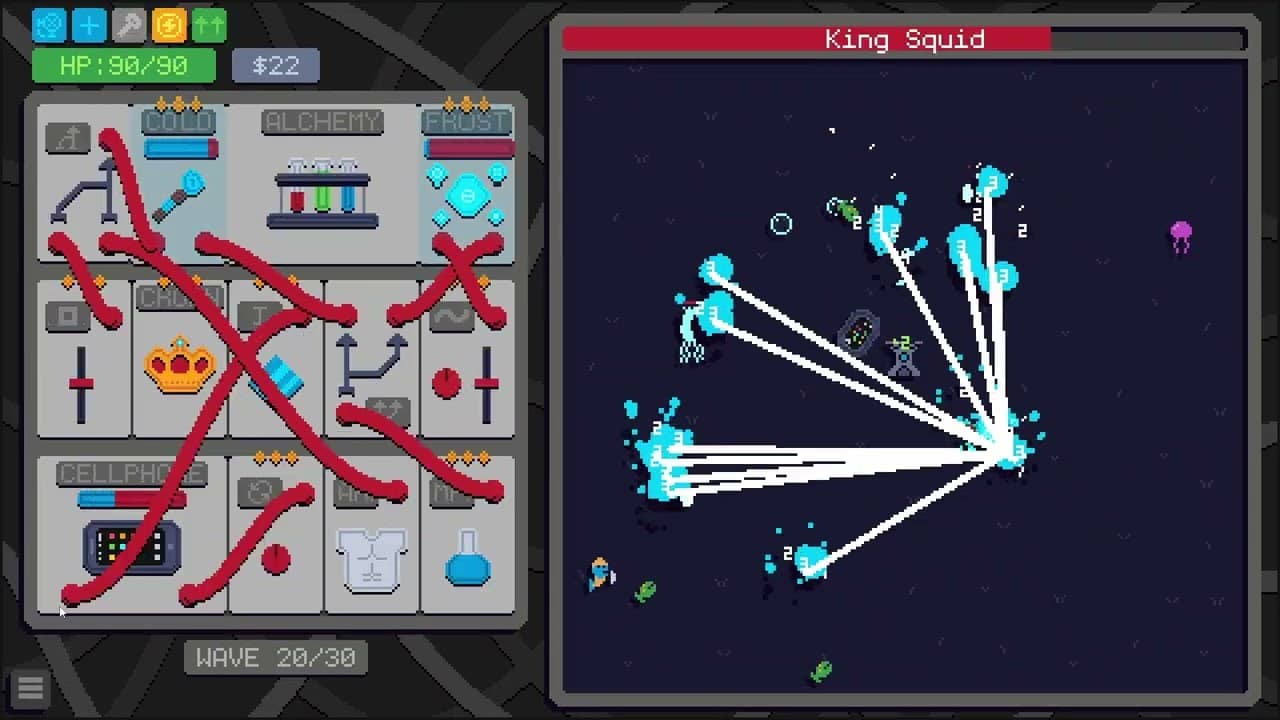Viewport: 1280px width, 720px height.
Task: Click the blue targeting icon at top-left
Action: [x=48, y=25]
